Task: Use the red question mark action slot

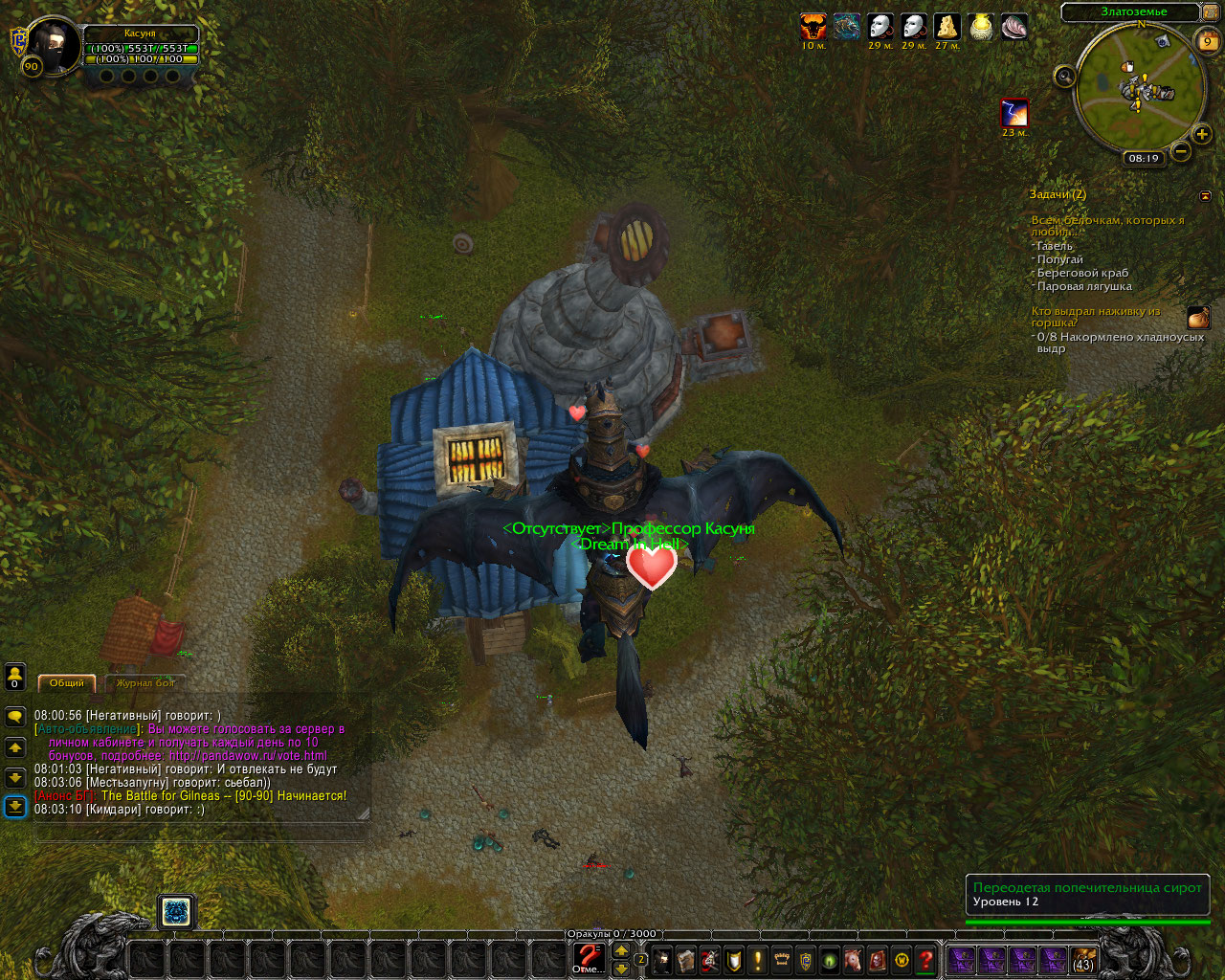Action: [588, 957]
